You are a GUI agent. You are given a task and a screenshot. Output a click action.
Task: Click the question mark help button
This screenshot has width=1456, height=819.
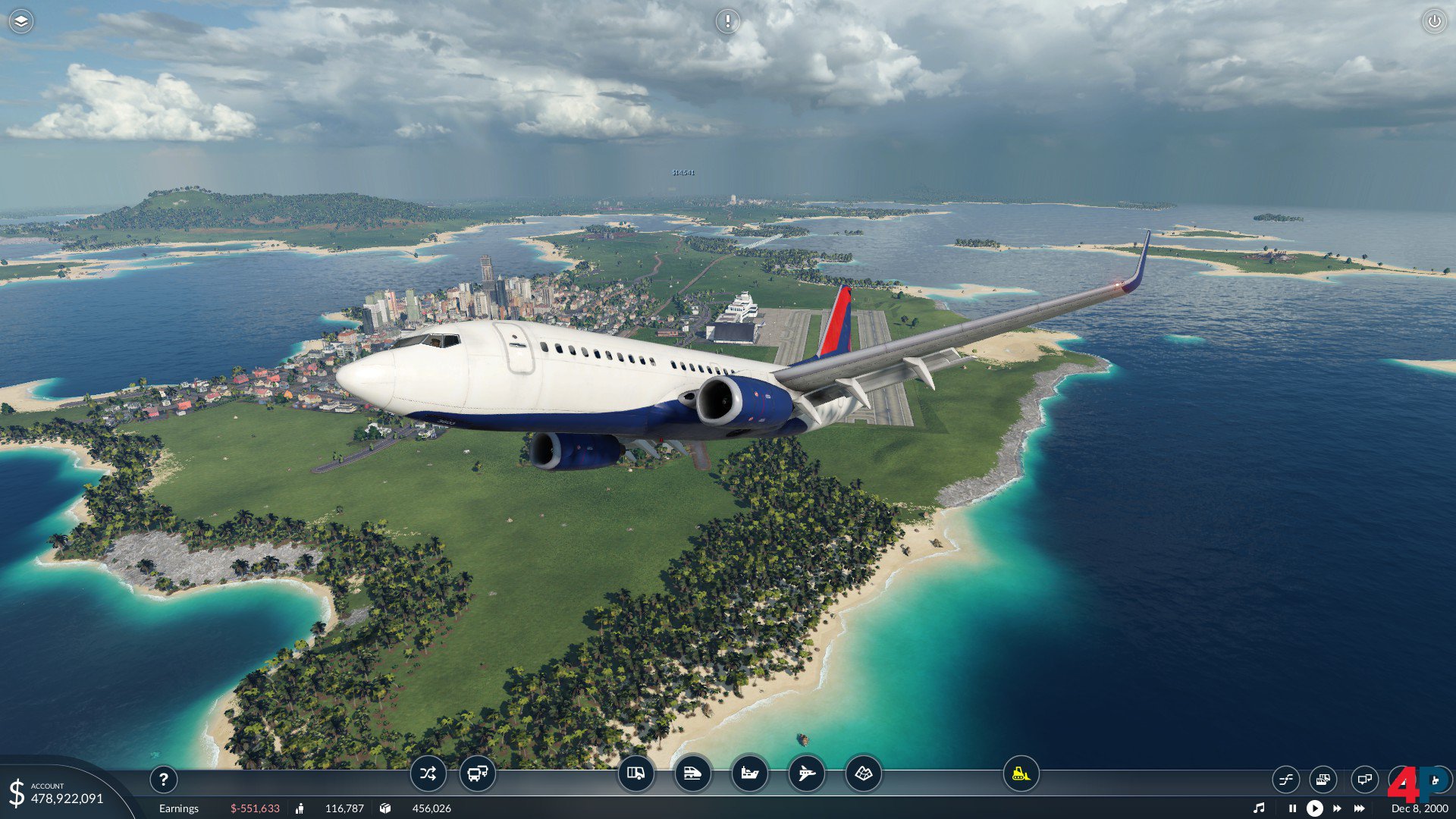tap(163, 779)
